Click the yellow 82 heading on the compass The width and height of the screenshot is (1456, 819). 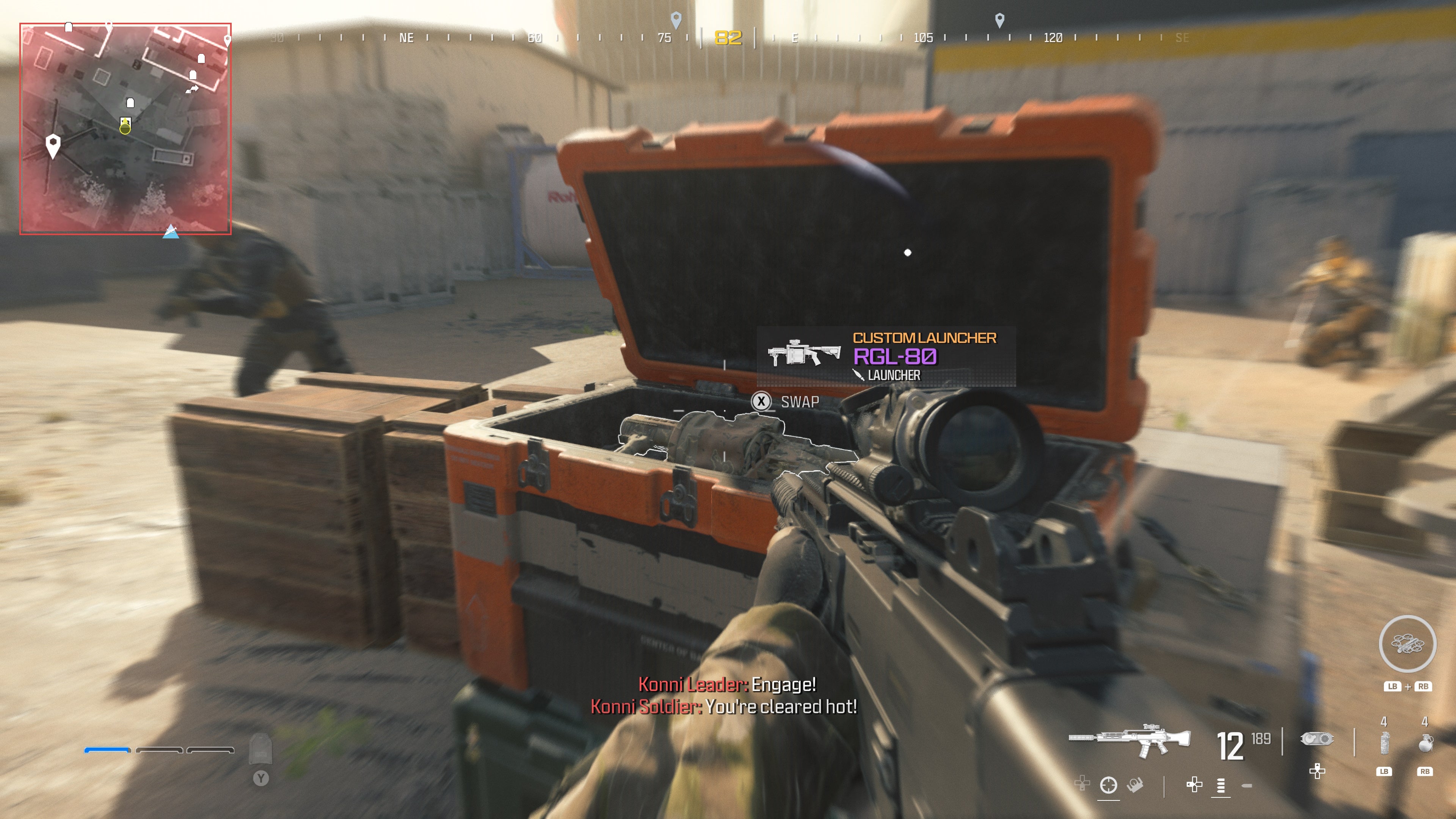click(728, 37)
